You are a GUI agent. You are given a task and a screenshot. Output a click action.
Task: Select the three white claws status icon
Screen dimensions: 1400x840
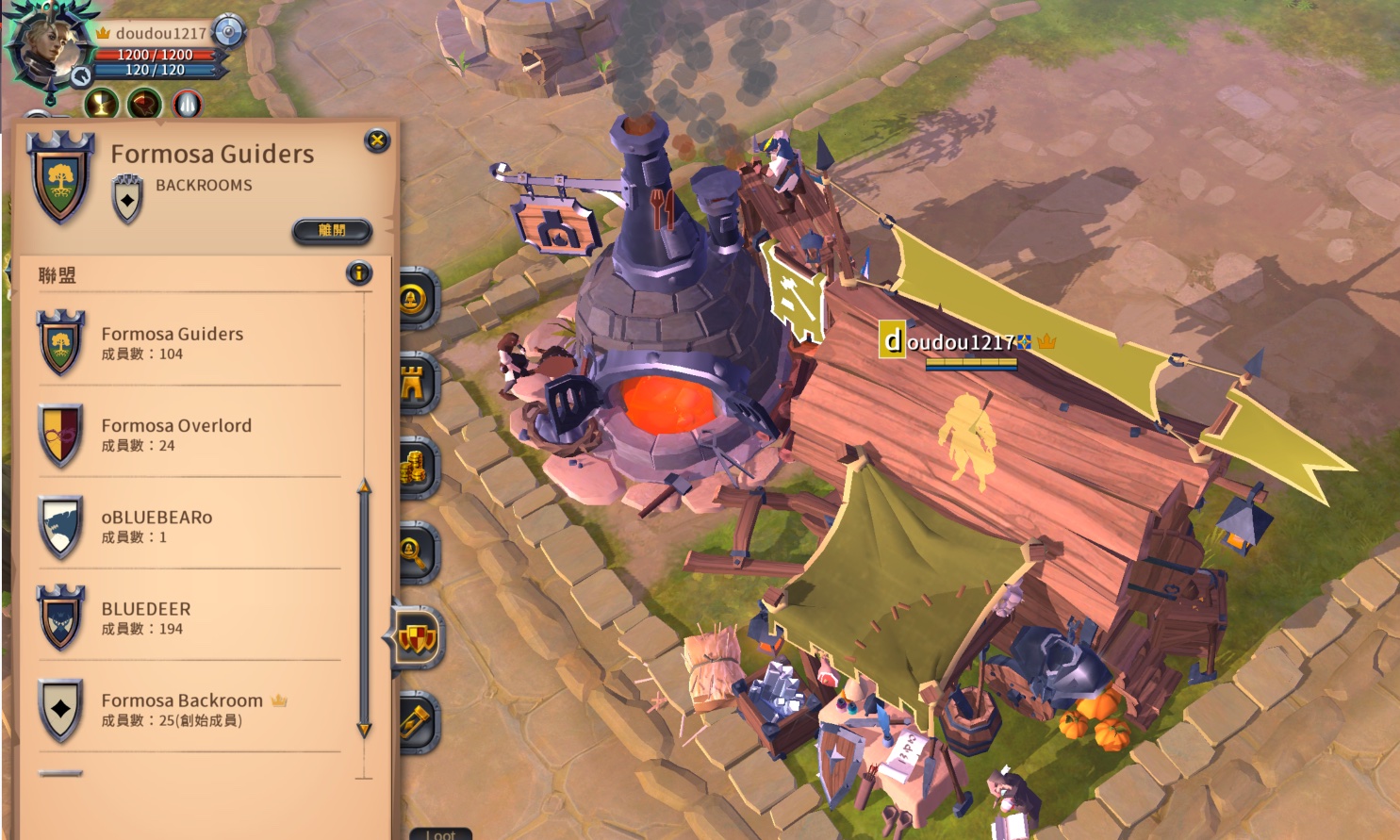coord(187,104)
